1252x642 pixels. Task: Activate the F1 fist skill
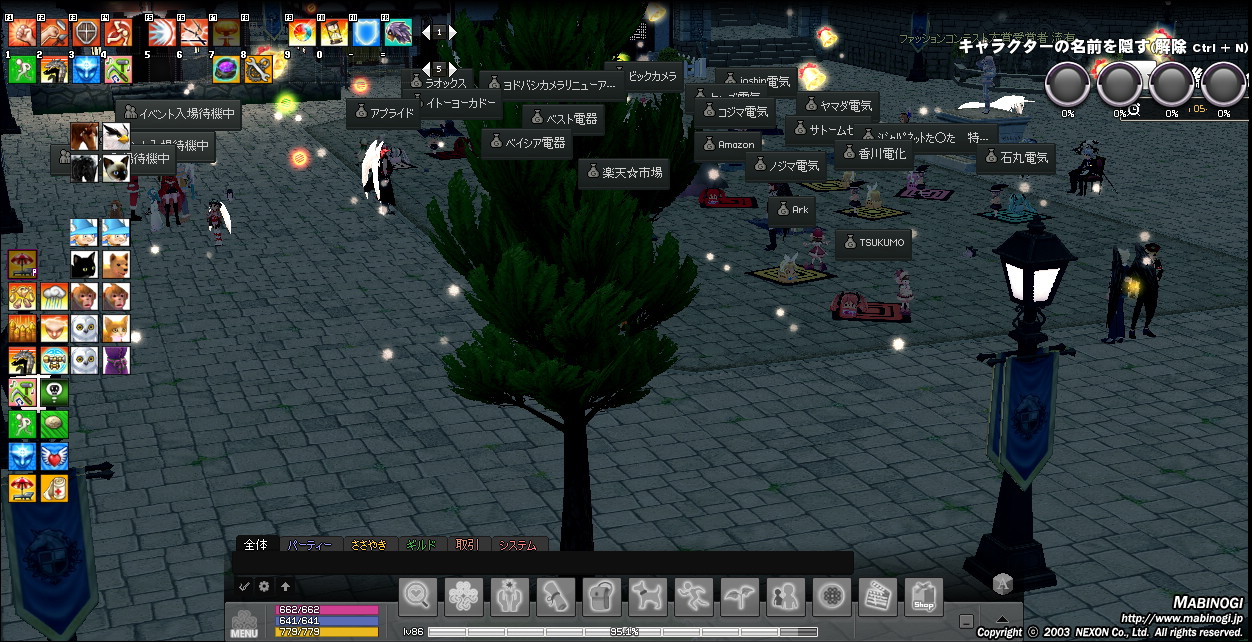point(22,33)
